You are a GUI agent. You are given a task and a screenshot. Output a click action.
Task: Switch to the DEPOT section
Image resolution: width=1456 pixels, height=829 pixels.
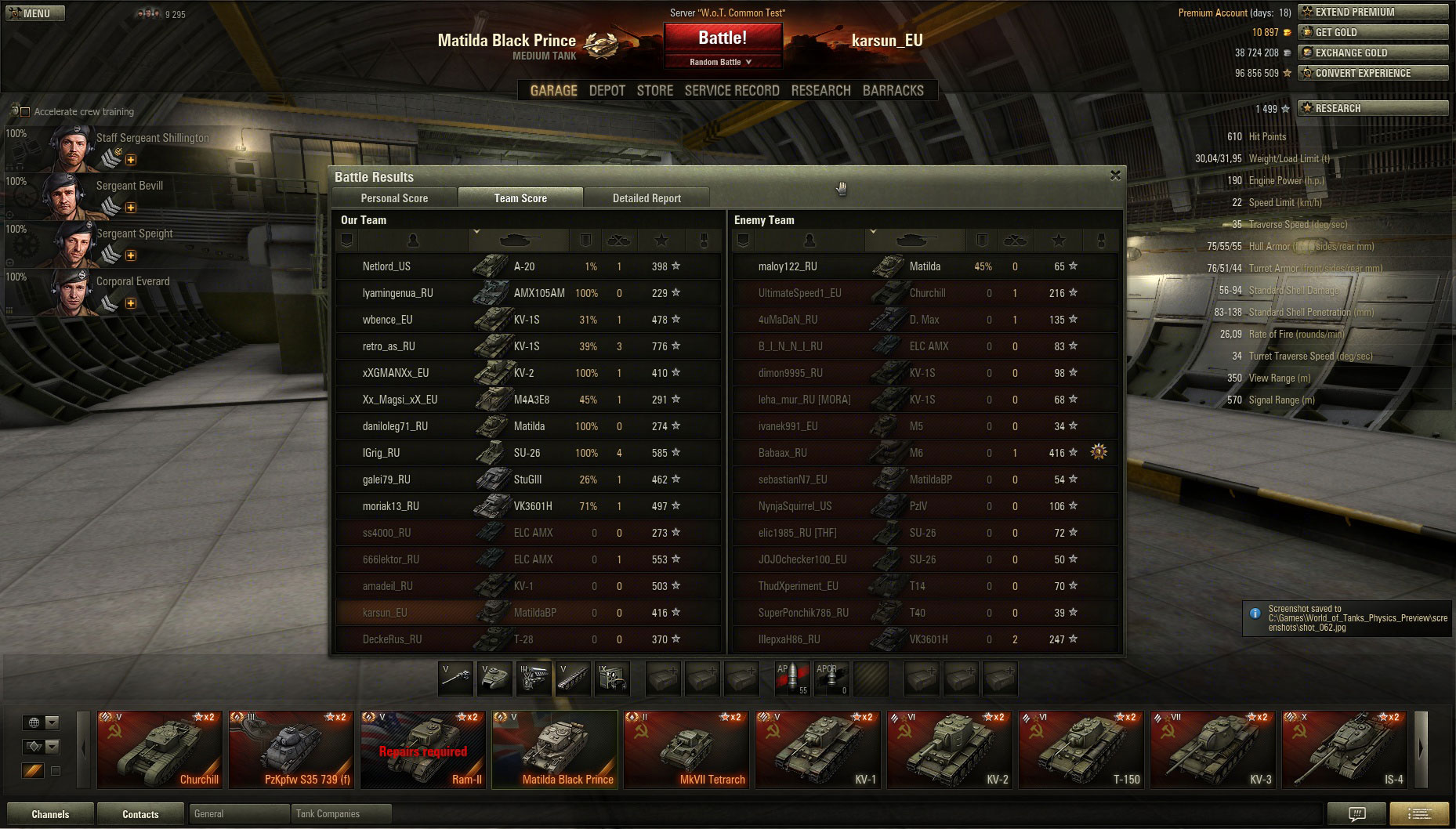pyautogui.click(x=607, y=91)
